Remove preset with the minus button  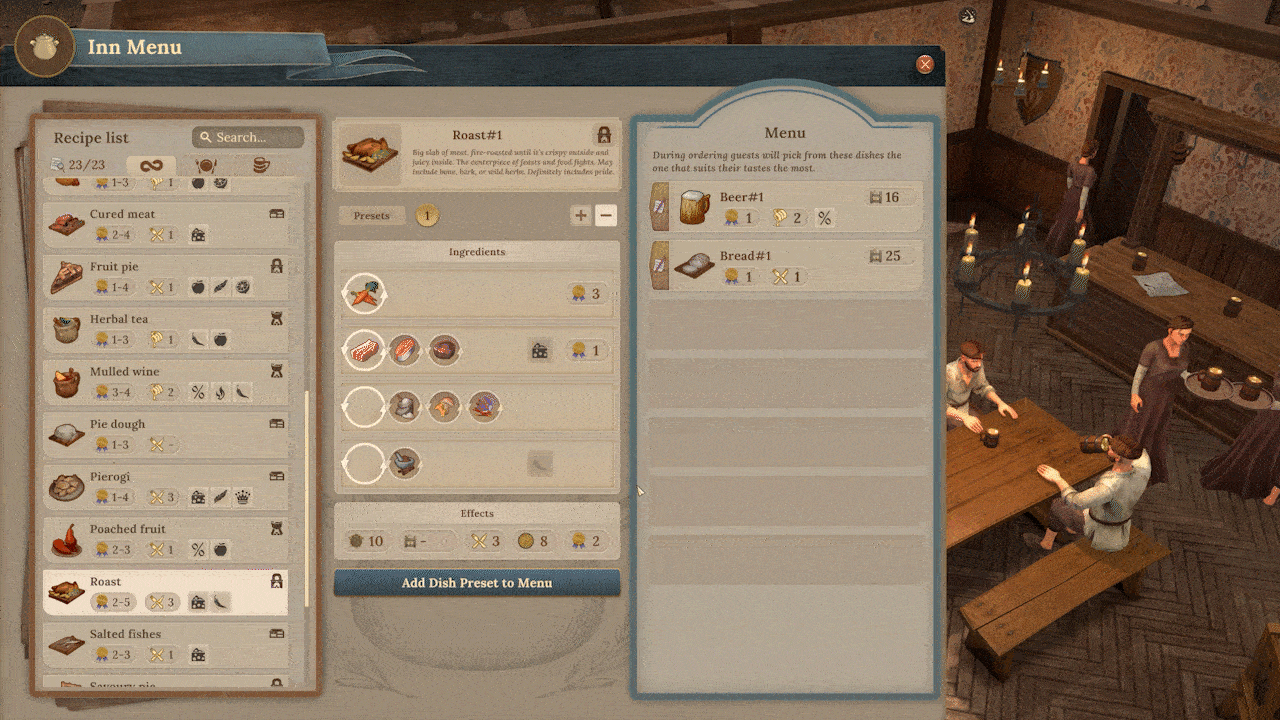(606, 215)
